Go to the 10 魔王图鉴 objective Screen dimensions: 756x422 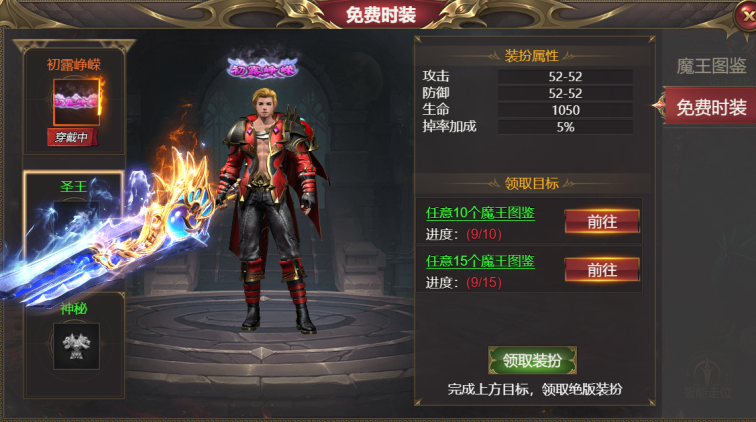click(x=601, y=221)
